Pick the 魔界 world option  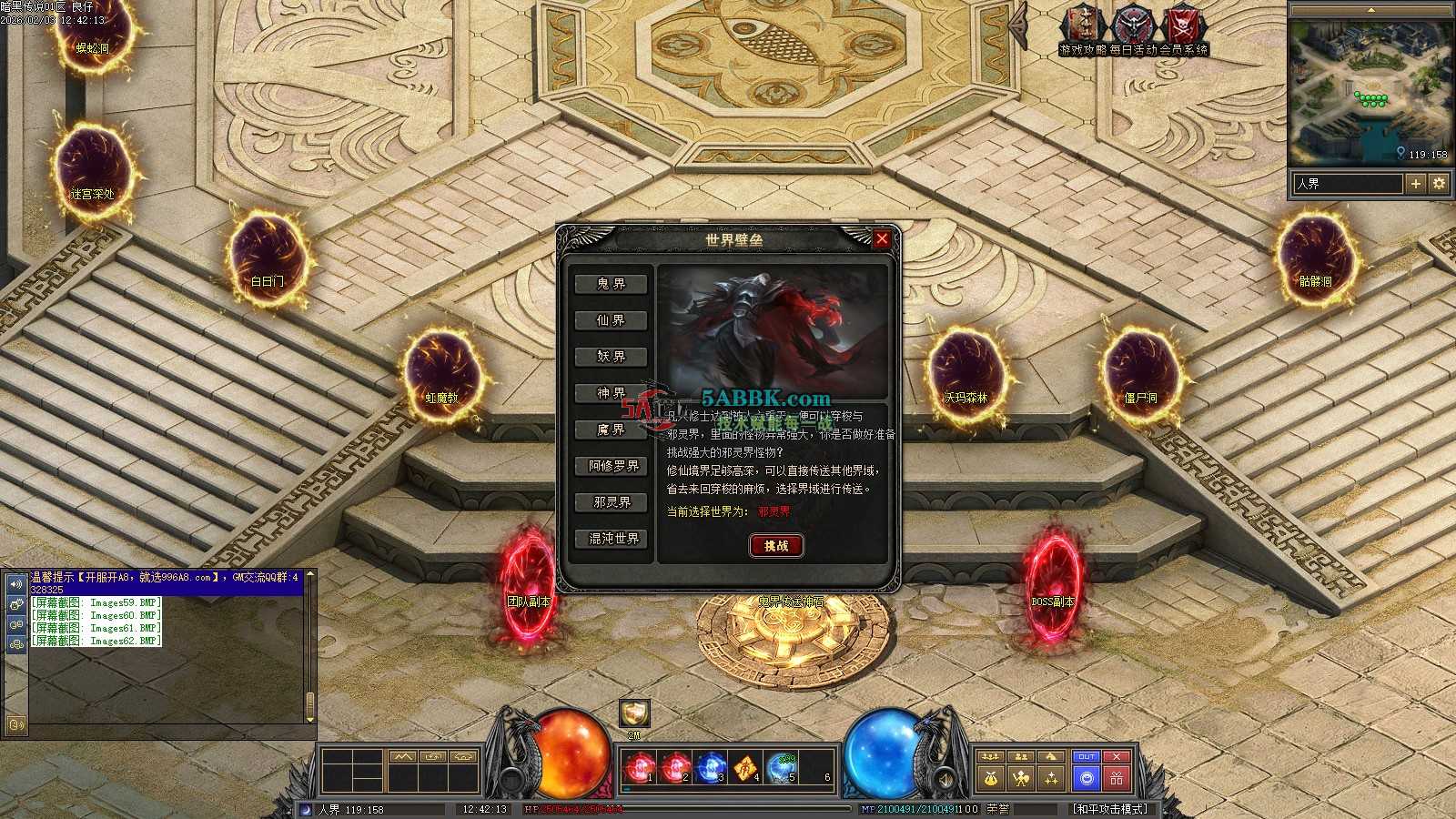pyautogui.click(x=612, y=430)
